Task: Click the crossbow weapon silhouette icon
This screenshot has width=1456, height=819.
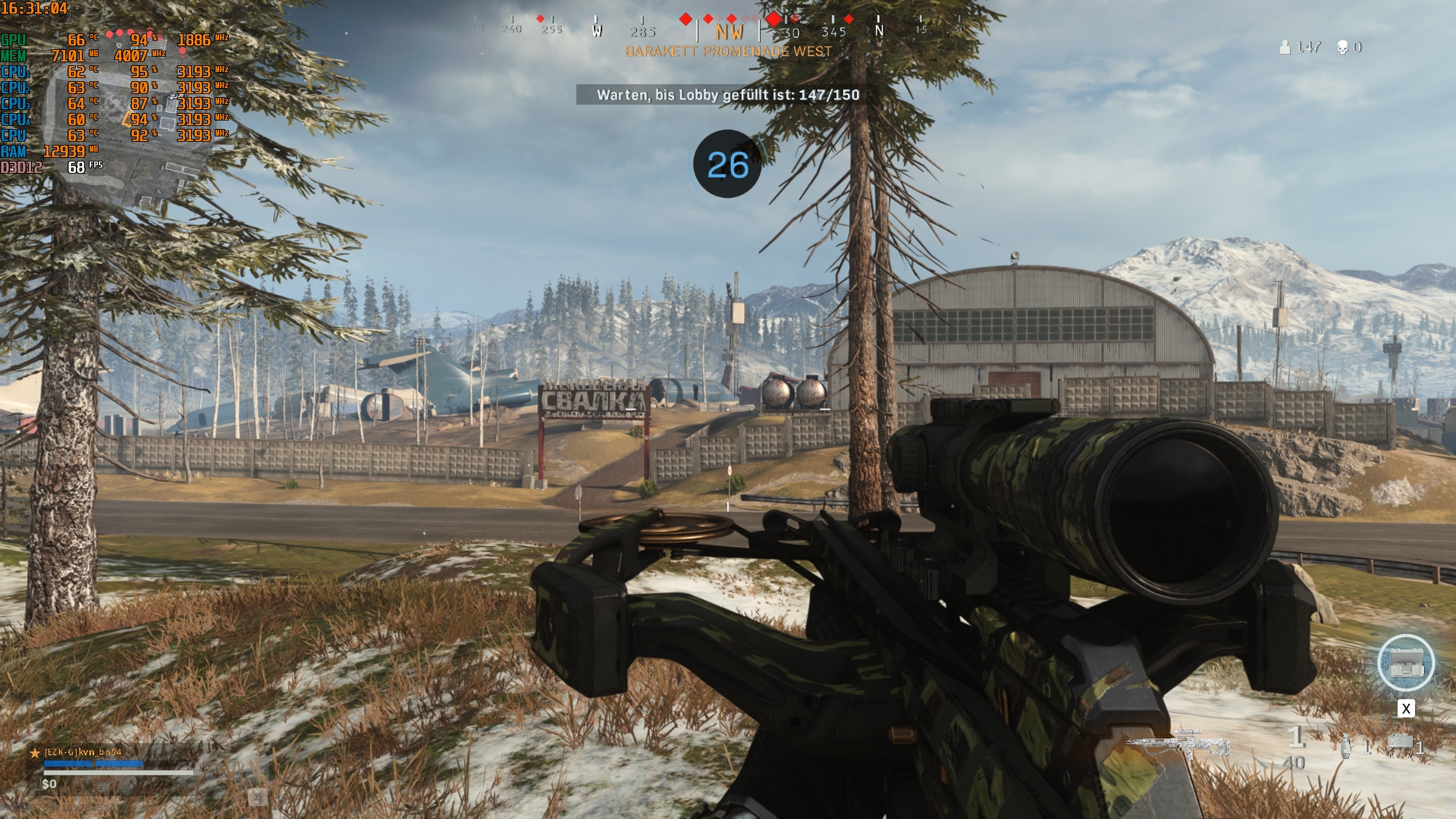Action: [x=1177, y=742]
